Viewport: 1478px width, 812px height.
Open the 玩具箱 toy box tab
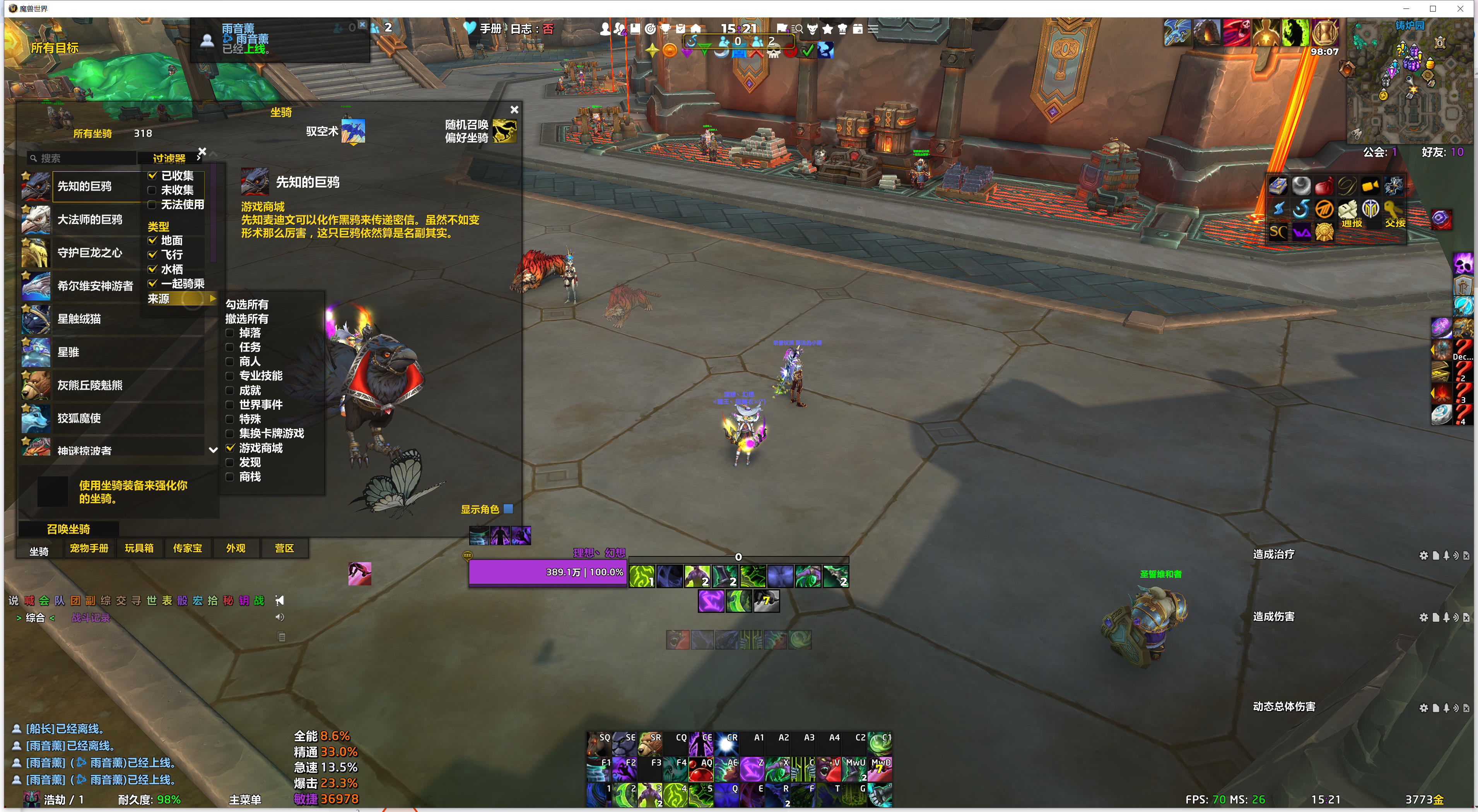139,548
